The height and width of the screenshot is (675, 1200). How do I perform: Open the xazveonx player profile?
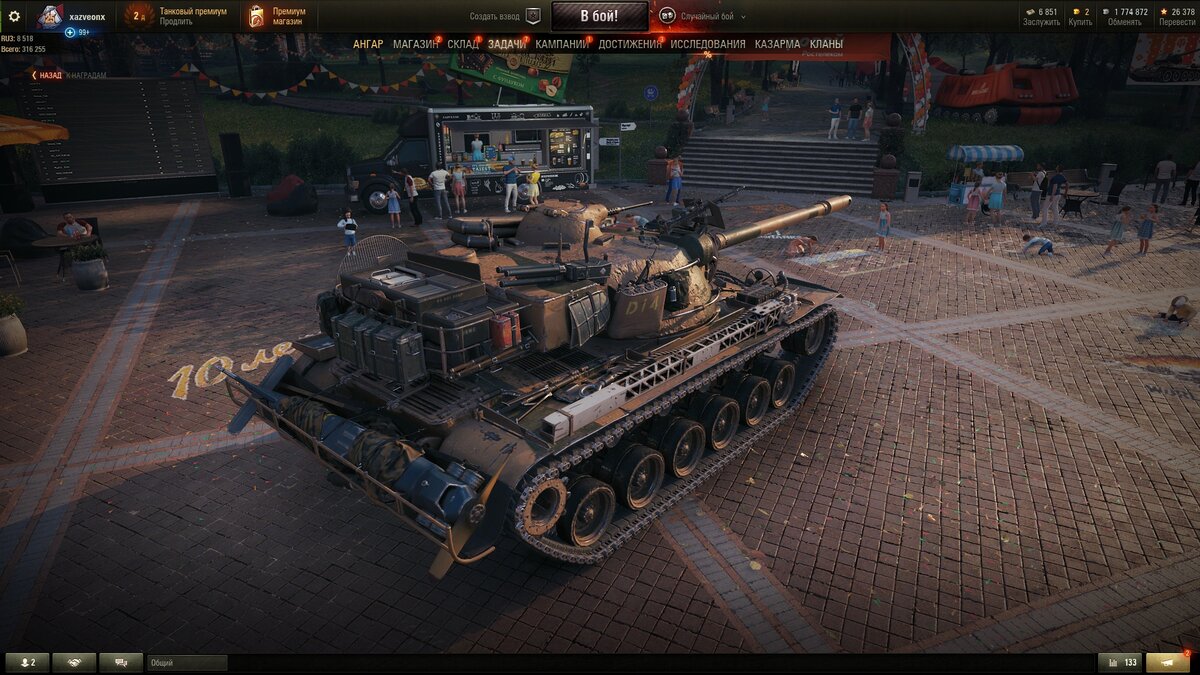pos(86,16)
